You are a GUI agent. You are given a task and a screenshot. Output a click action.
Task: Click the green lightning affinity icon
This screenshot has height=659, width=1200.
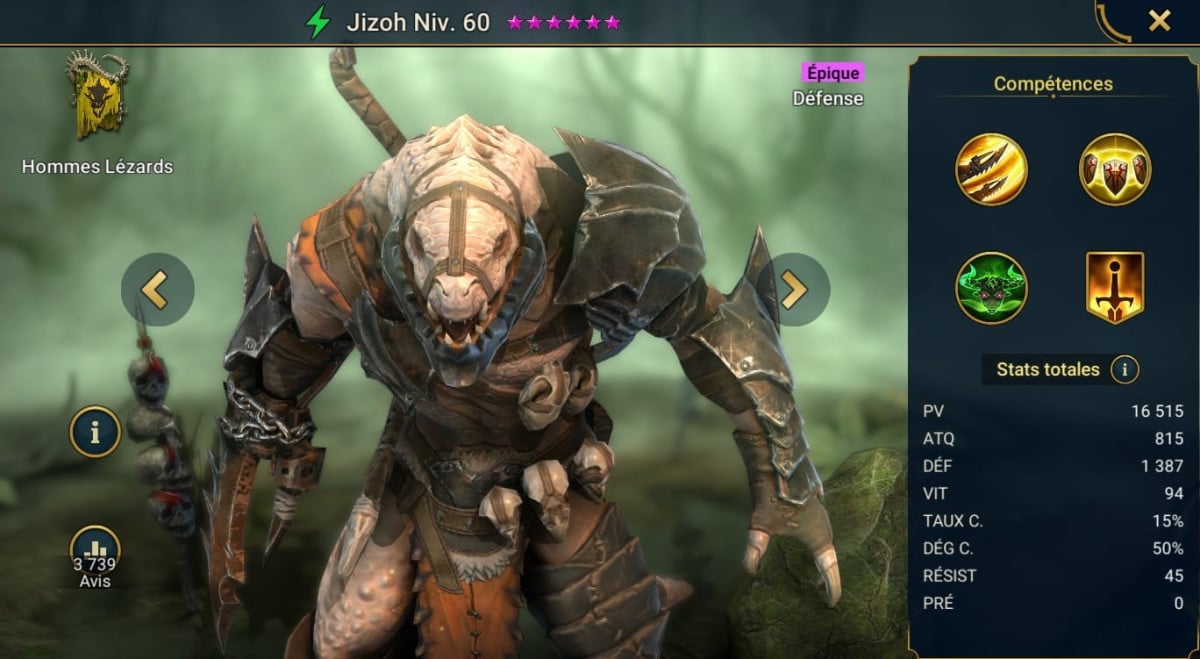point(318,22)
